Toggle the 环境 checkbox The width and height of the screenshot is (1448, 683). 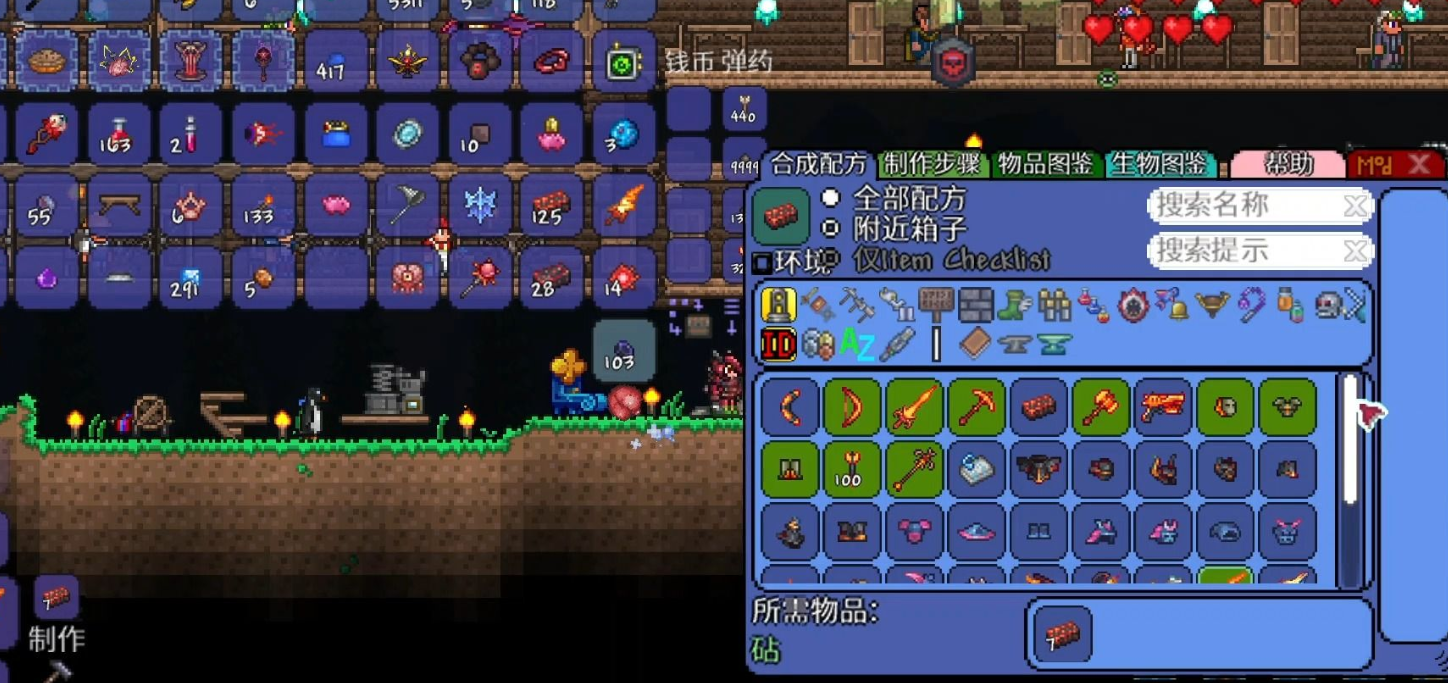(762, 263)
